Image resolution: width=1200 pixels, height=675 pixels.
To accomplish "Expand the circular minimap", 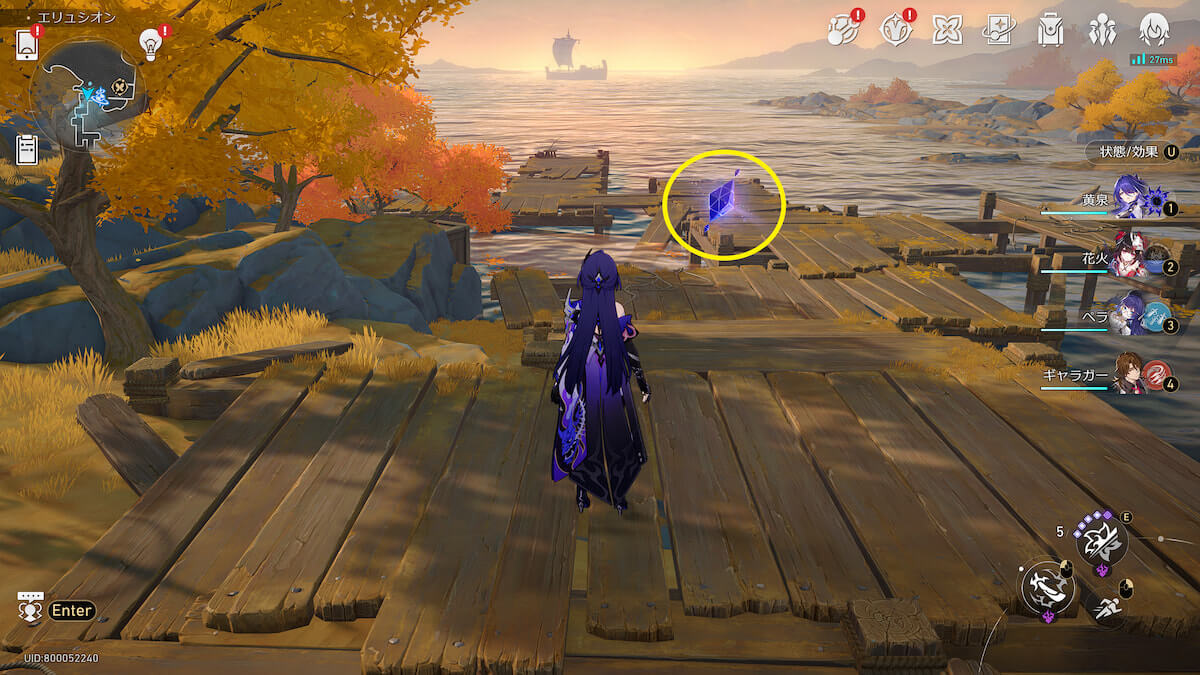I will pyautogui.click(x=88, y=94).
